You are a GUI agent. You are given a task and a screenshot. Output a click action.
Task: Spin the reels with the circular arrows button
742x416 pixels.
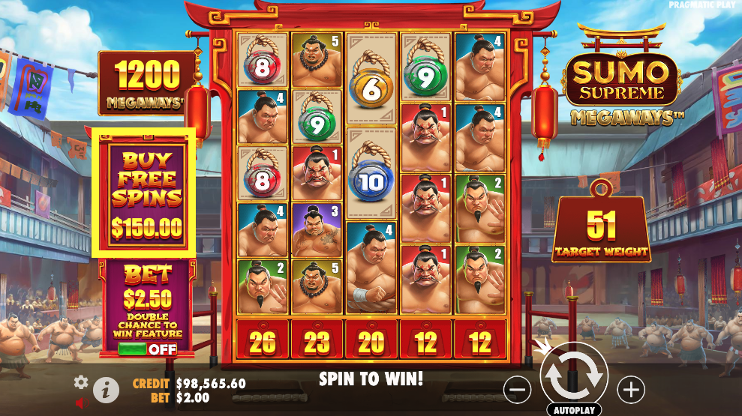574,376
